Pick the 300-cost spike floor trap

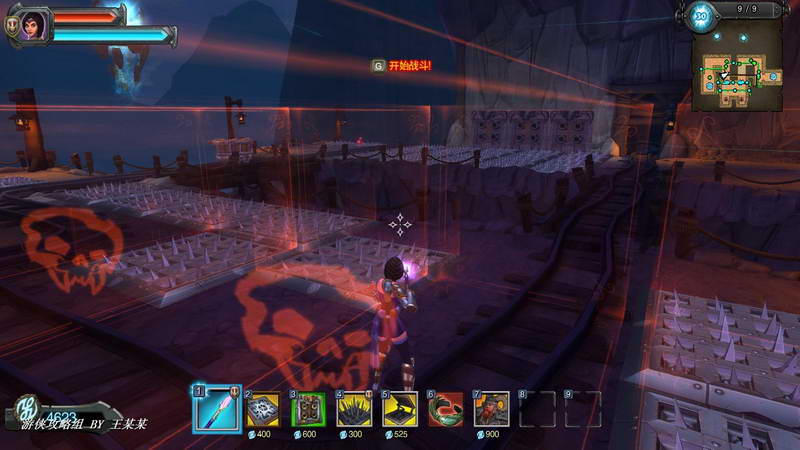(x=355, y=409)
